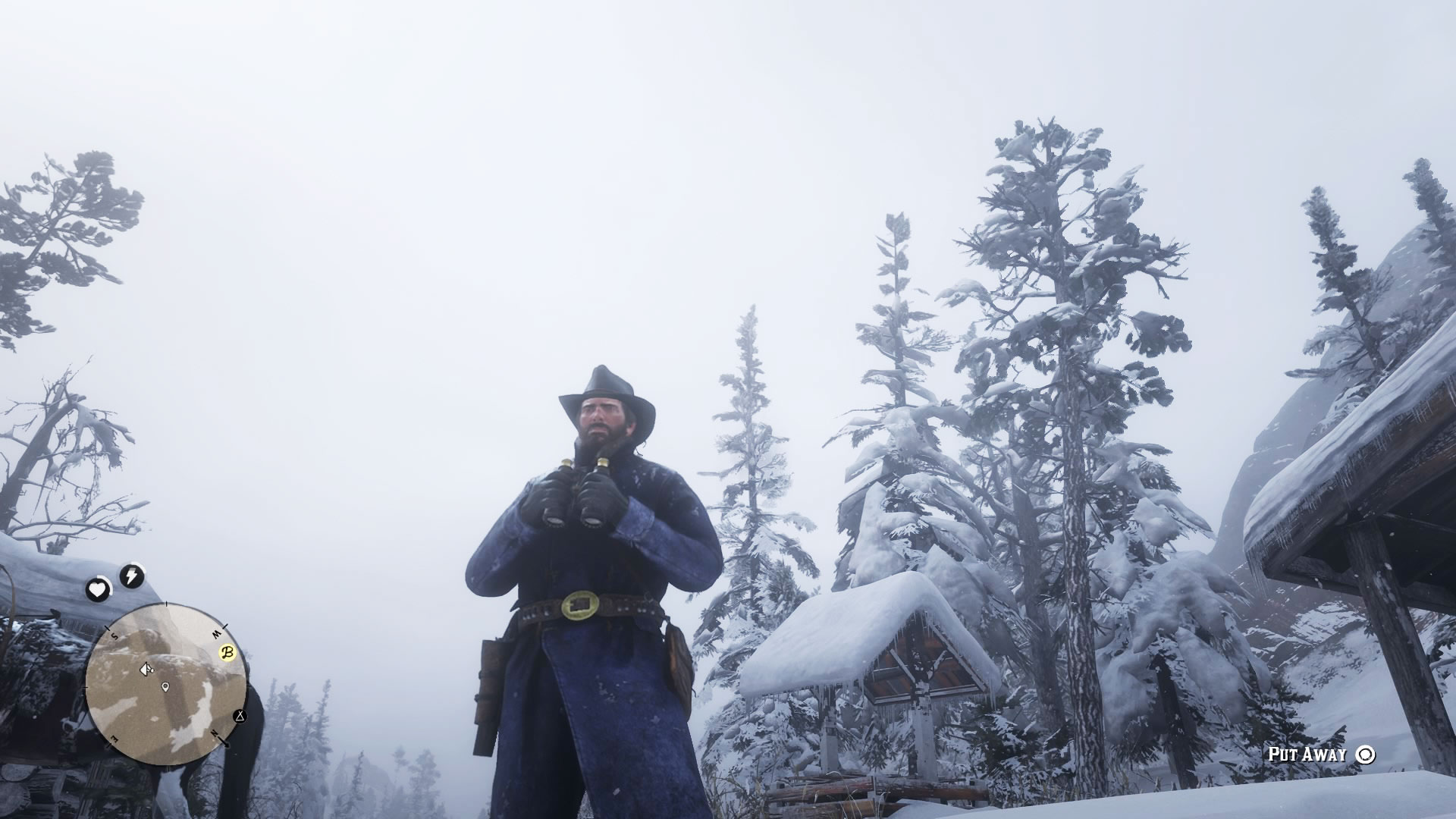Click the W compass marker on the minimap
Screen dimensions: 1456x819
click(x=217, y=632)
